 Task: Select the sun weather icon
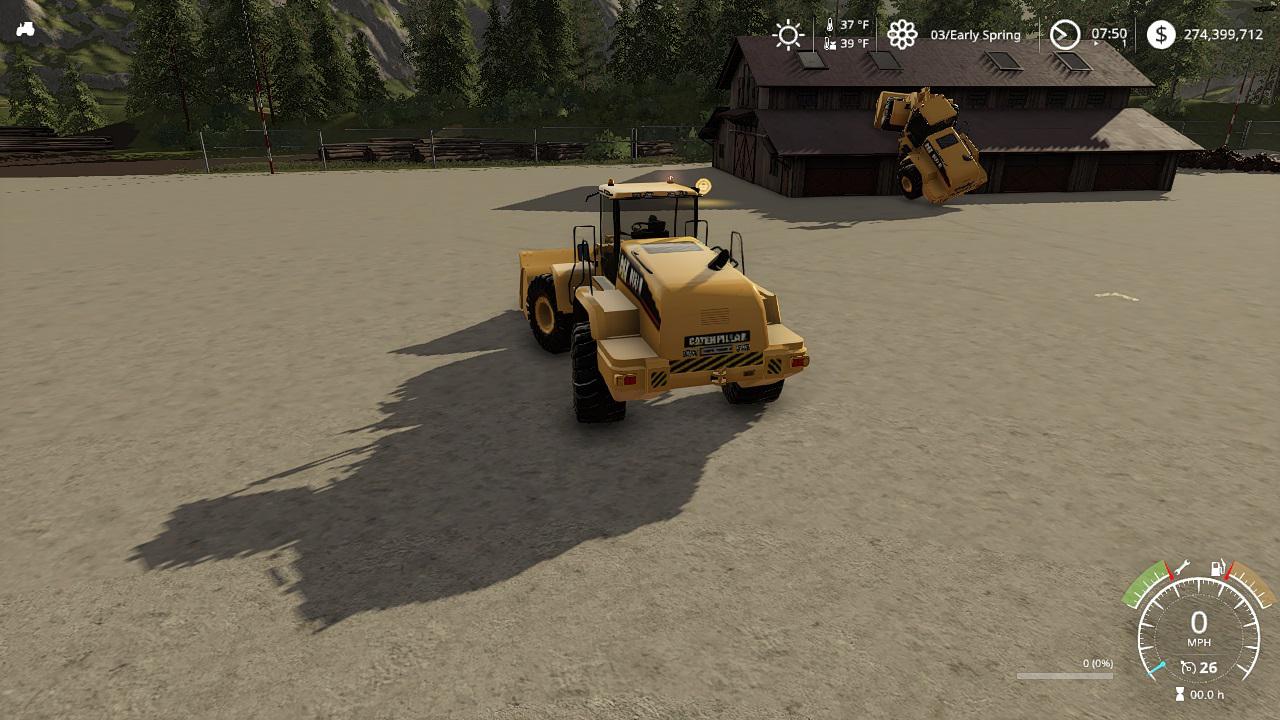[788, 35]
